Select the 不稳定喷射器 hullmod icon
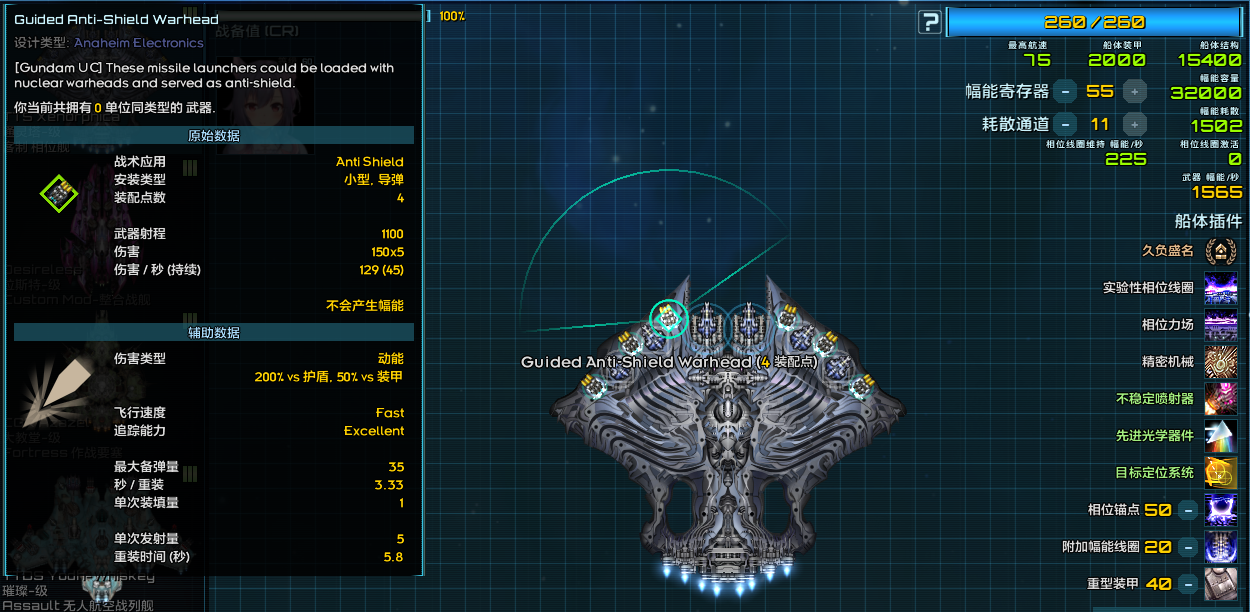The height and width of the screenshot is (612, 1250). pos(1220,398)
